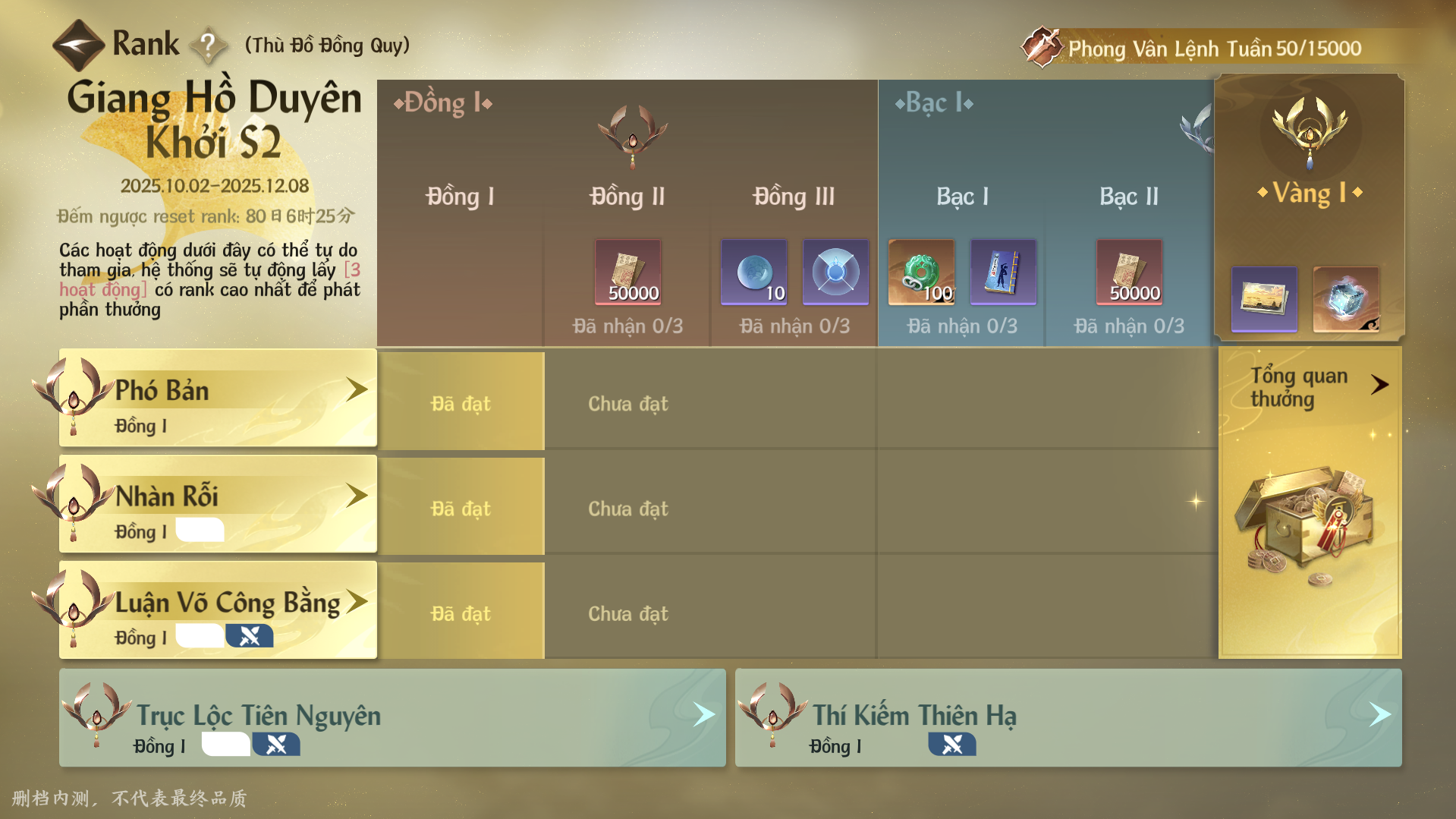
Task: Inspect the Đồng III blue compass reward
Action: tap(835, 272)
